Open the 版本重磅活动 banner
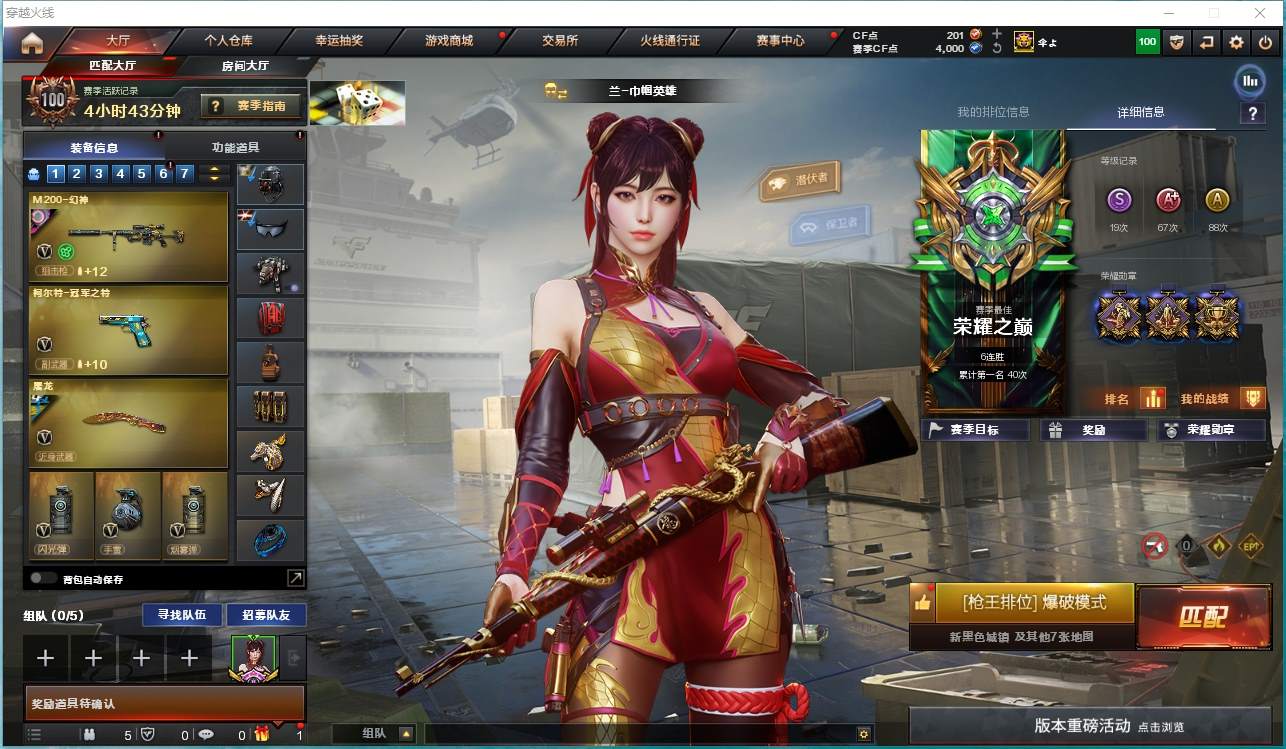The width and height of the screenshot is (1286, 749). (x=1096, y=726)
